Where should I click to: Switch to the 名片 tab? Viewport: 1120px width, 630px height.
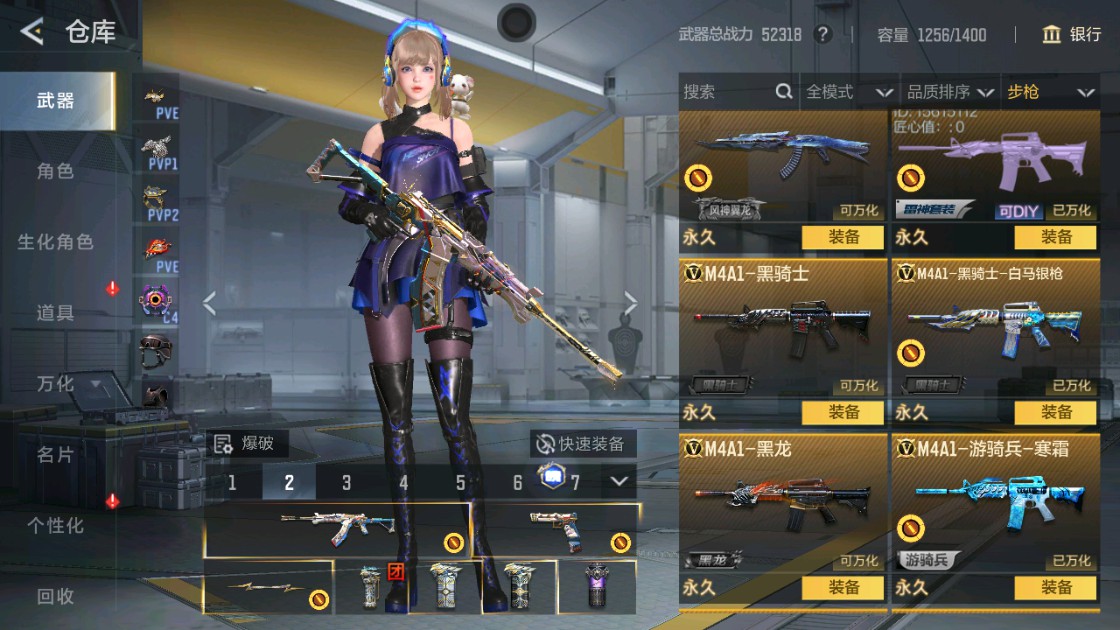(56, 455)
